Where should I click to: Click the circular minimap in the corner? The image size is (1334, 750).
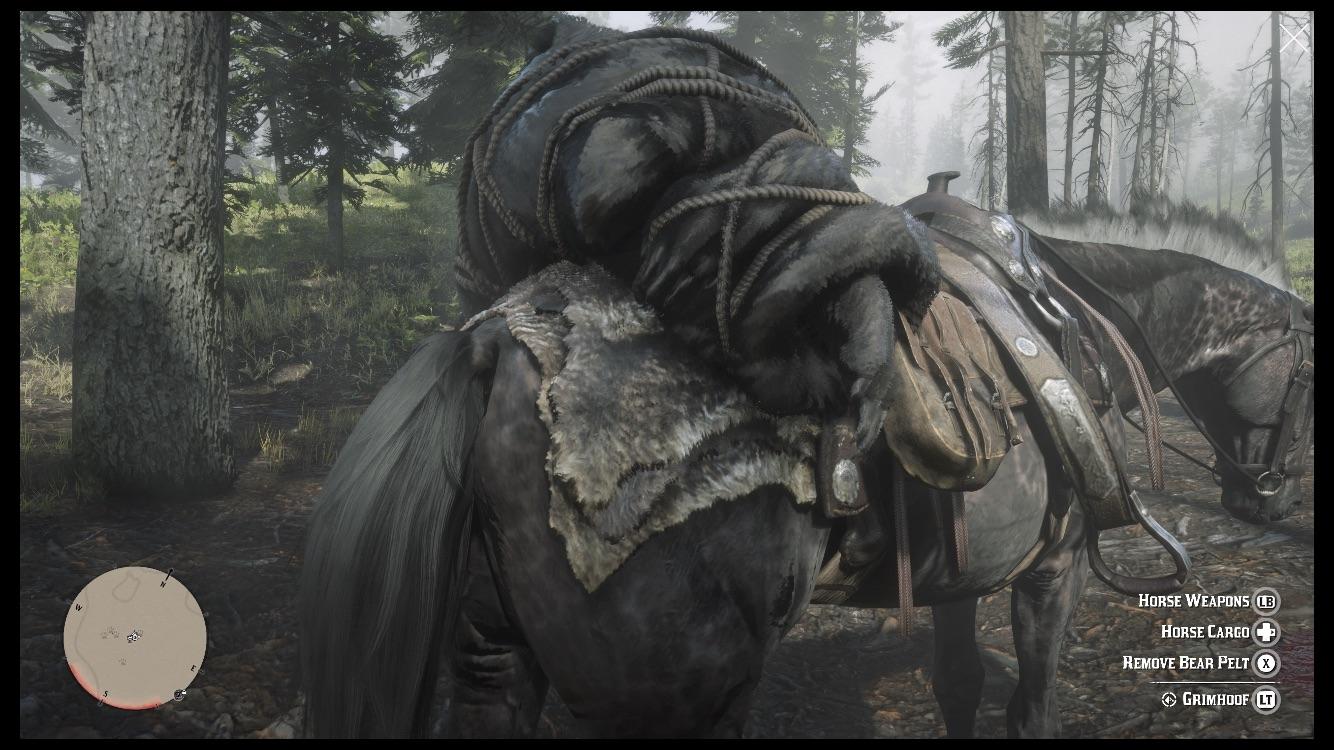(x=133, y=640)
